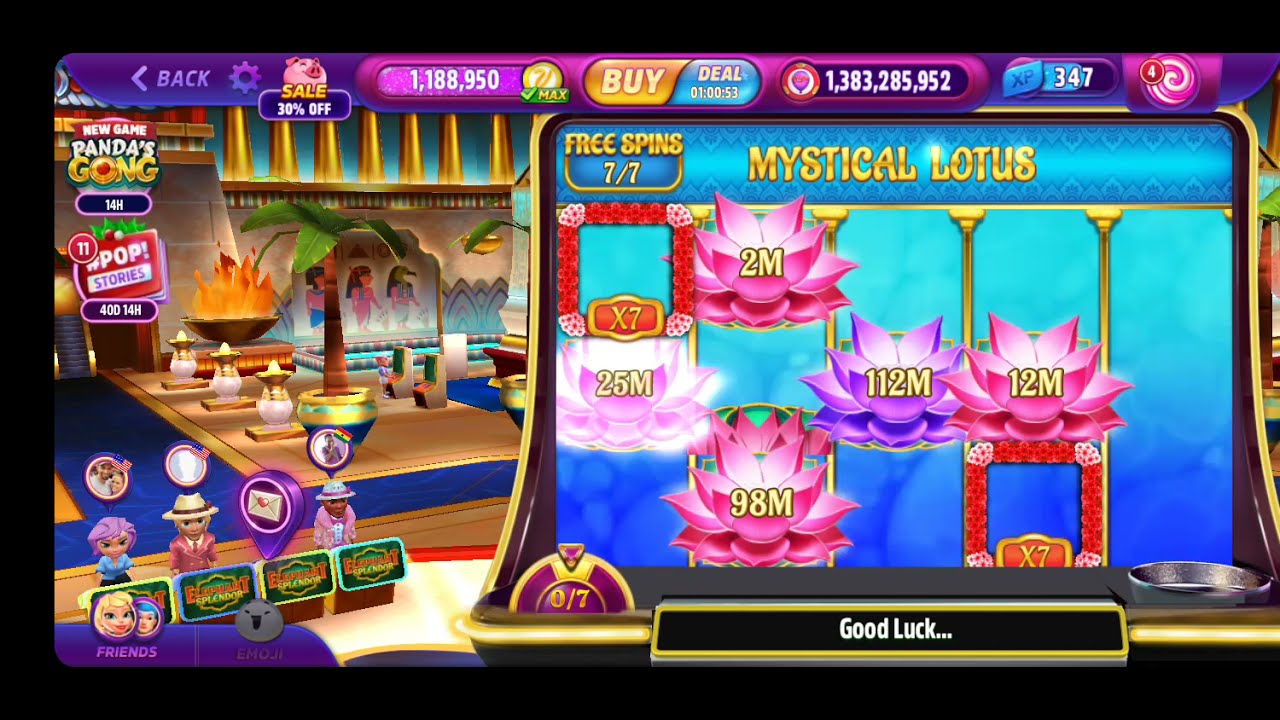Open the Panda's Gong new game
Image resolution: width=1280 pixels, height=720 pixels.
[113, 160]
